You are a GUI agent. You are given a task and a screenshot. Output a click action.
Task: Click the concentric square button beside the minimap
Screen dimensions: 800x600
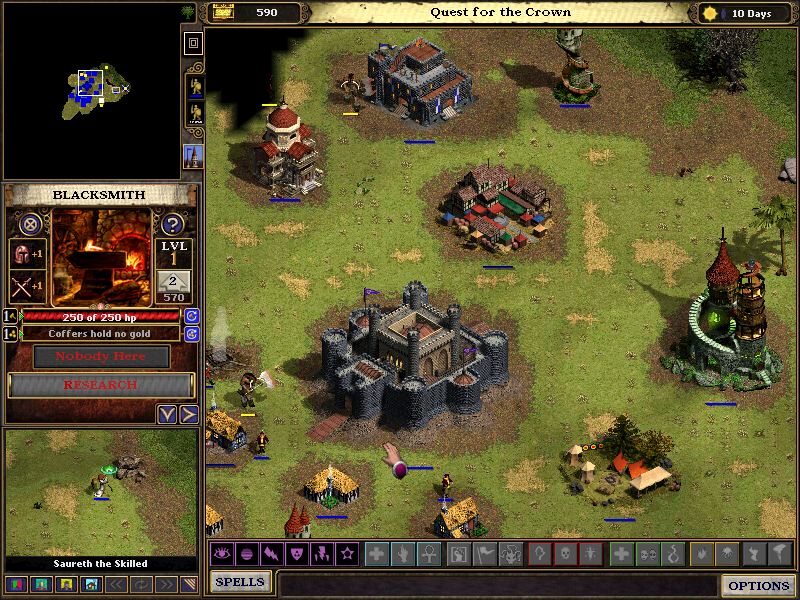pos(193,43)
